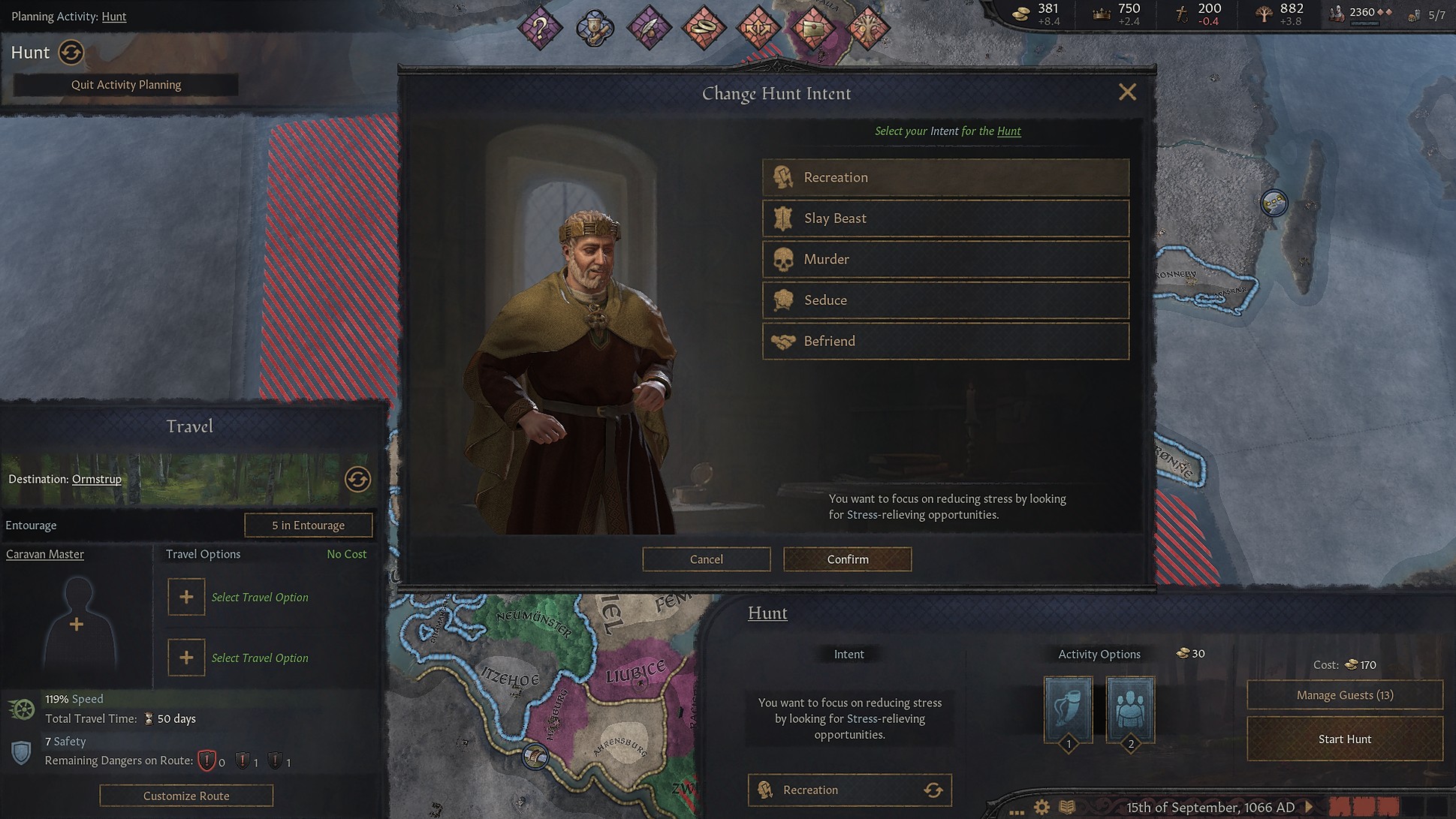Open the drinking horn activity option
The width and height of the screenshot is (1456, 819).
click(1068, 709)
